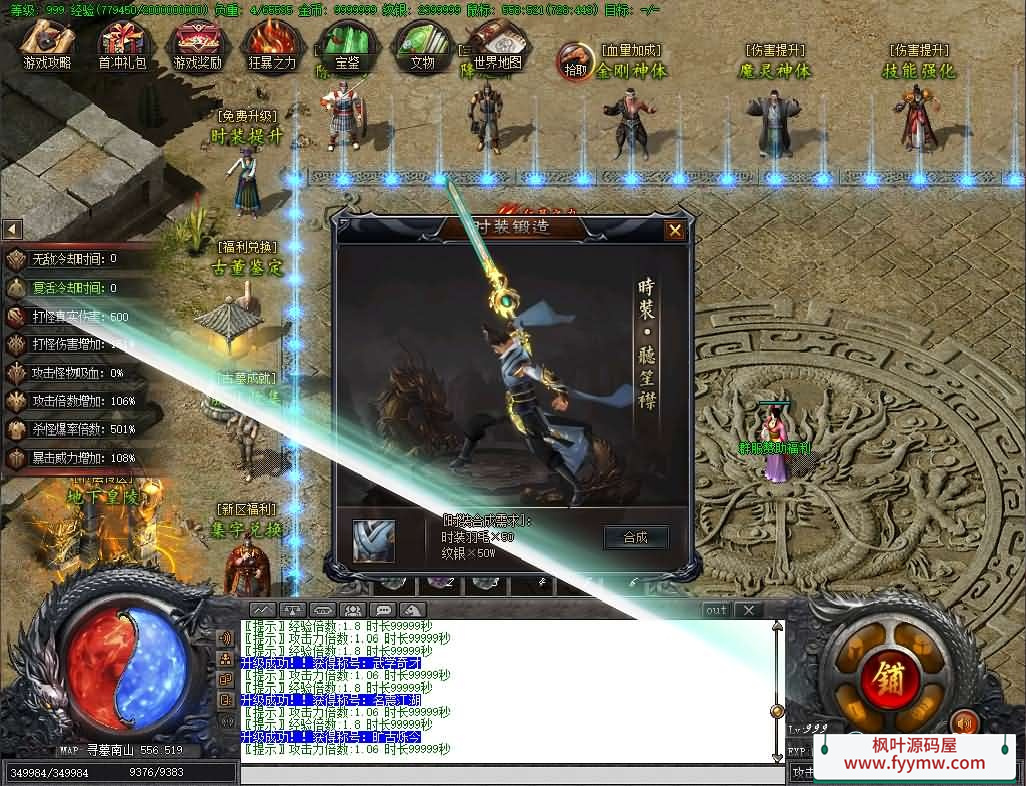Click the 合成 synthesize button
1026x786 pixels.
point(635,537)
